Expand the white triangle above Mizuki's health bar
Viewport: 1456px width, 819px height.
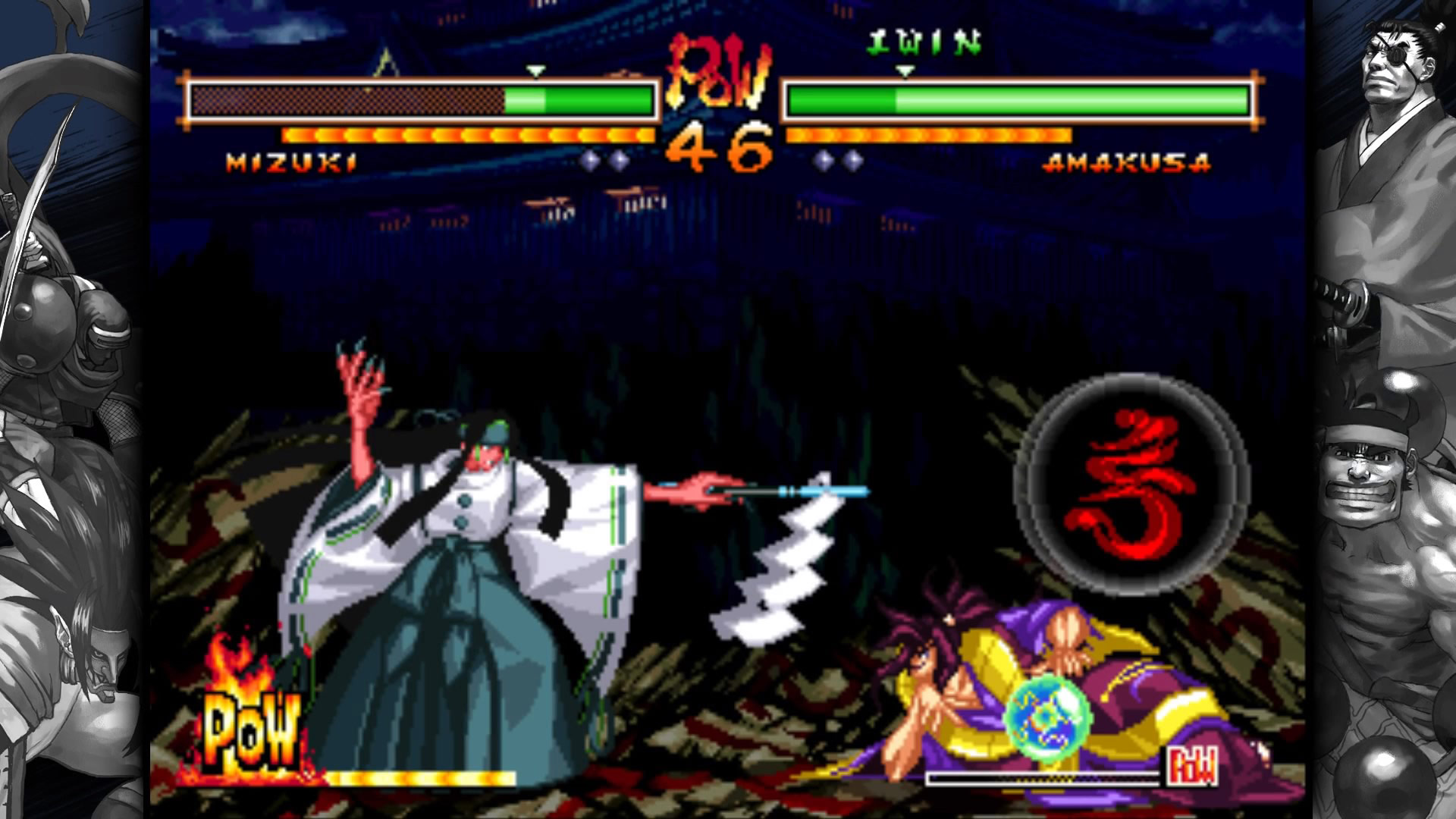click(x=535, y=71)
